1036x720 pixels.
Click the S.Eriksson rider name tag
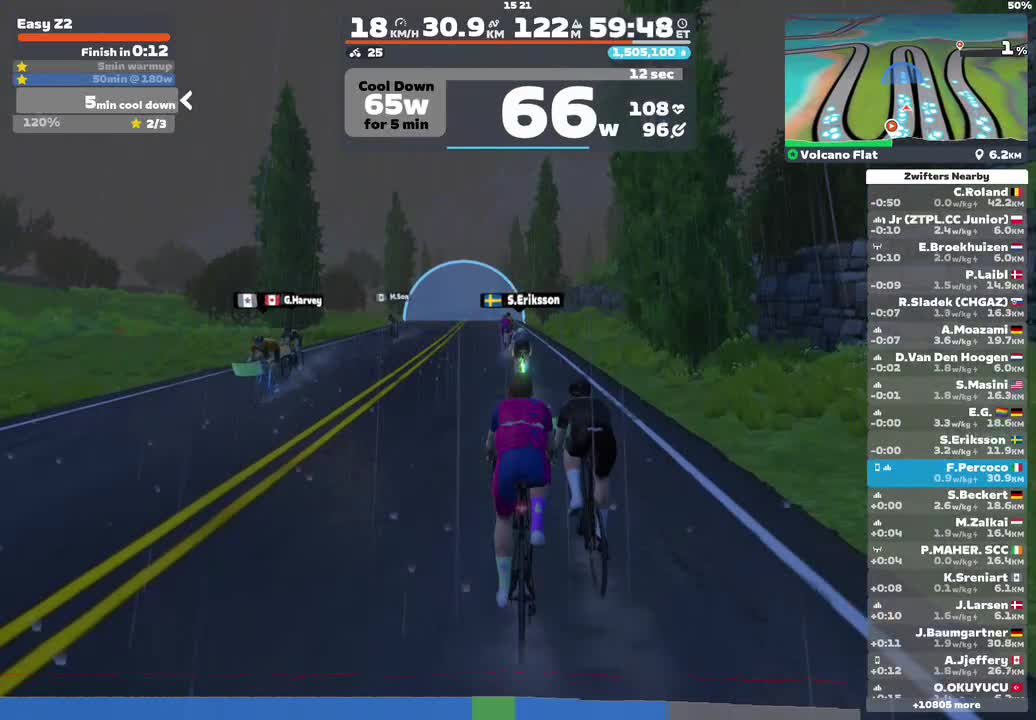[521, 300]
